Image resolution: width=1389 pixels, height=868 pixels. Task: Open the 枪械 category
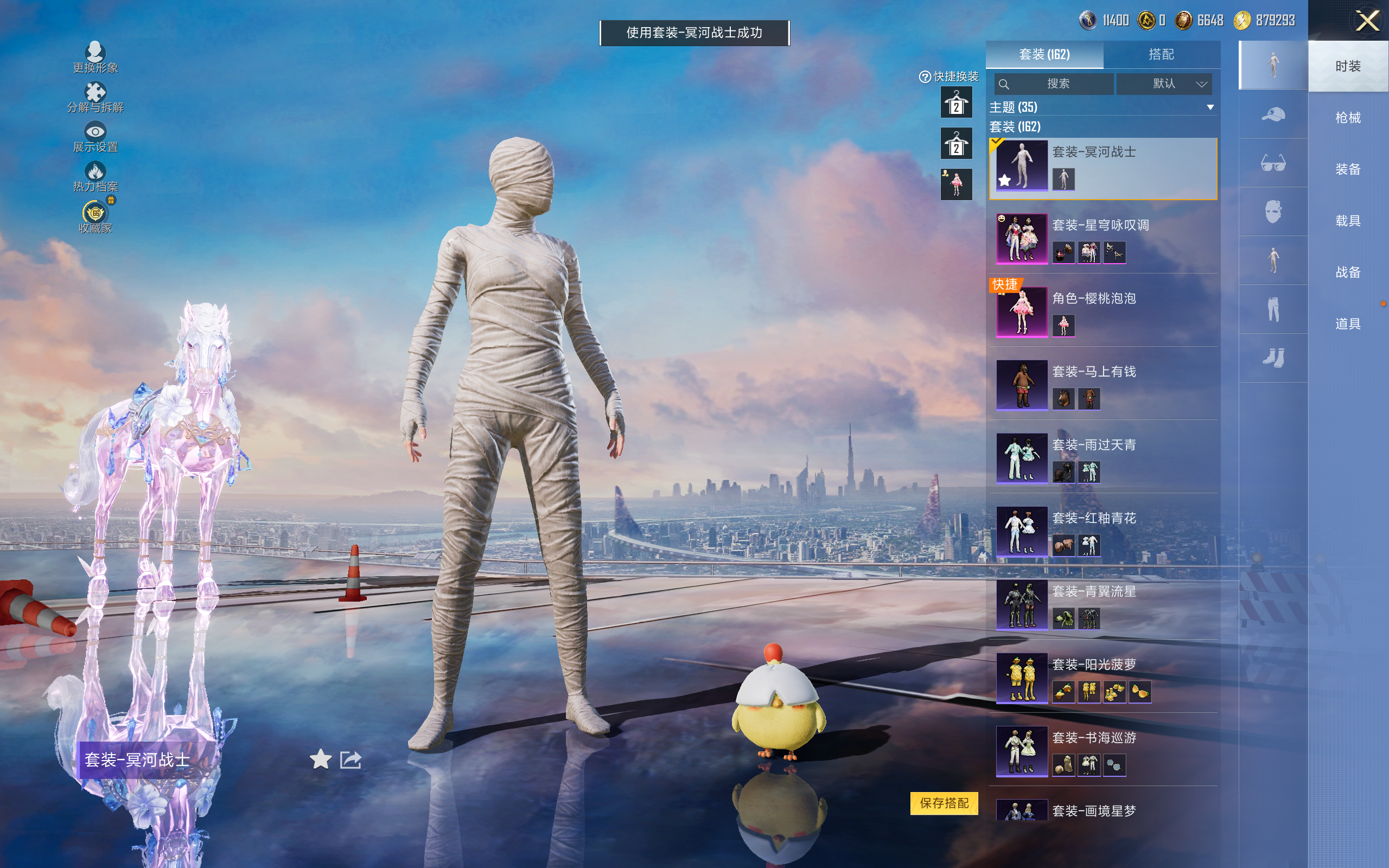click(x=1348, y=118)
